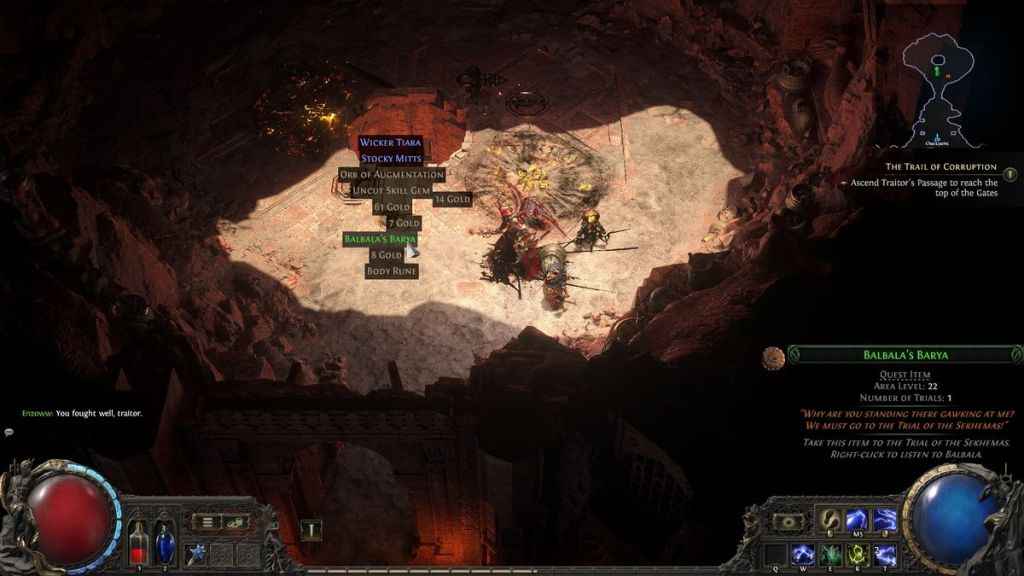Grab the Orb of Augmentation label
Image resolution: width=1024 pixels, height=576 pixels.
[391, 175]
